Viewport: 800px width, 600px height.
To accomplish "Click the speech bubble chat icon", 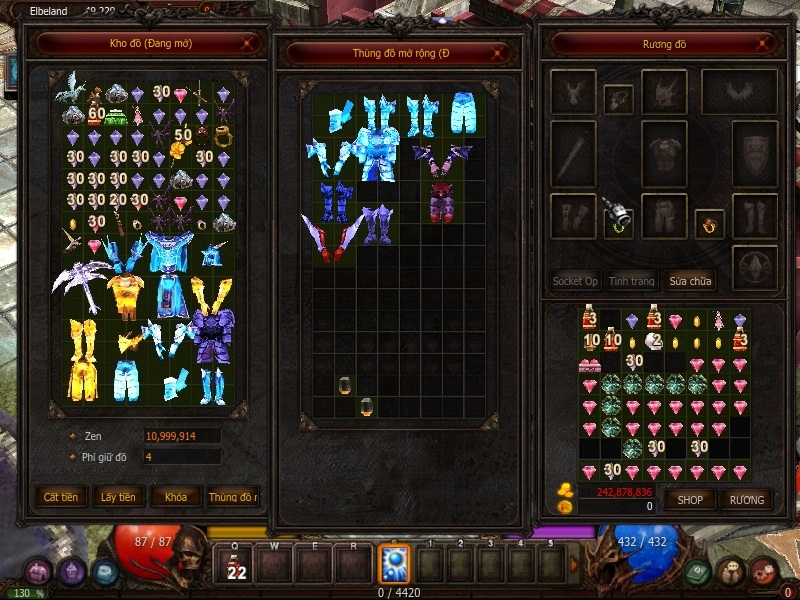I will coord(731,569).
